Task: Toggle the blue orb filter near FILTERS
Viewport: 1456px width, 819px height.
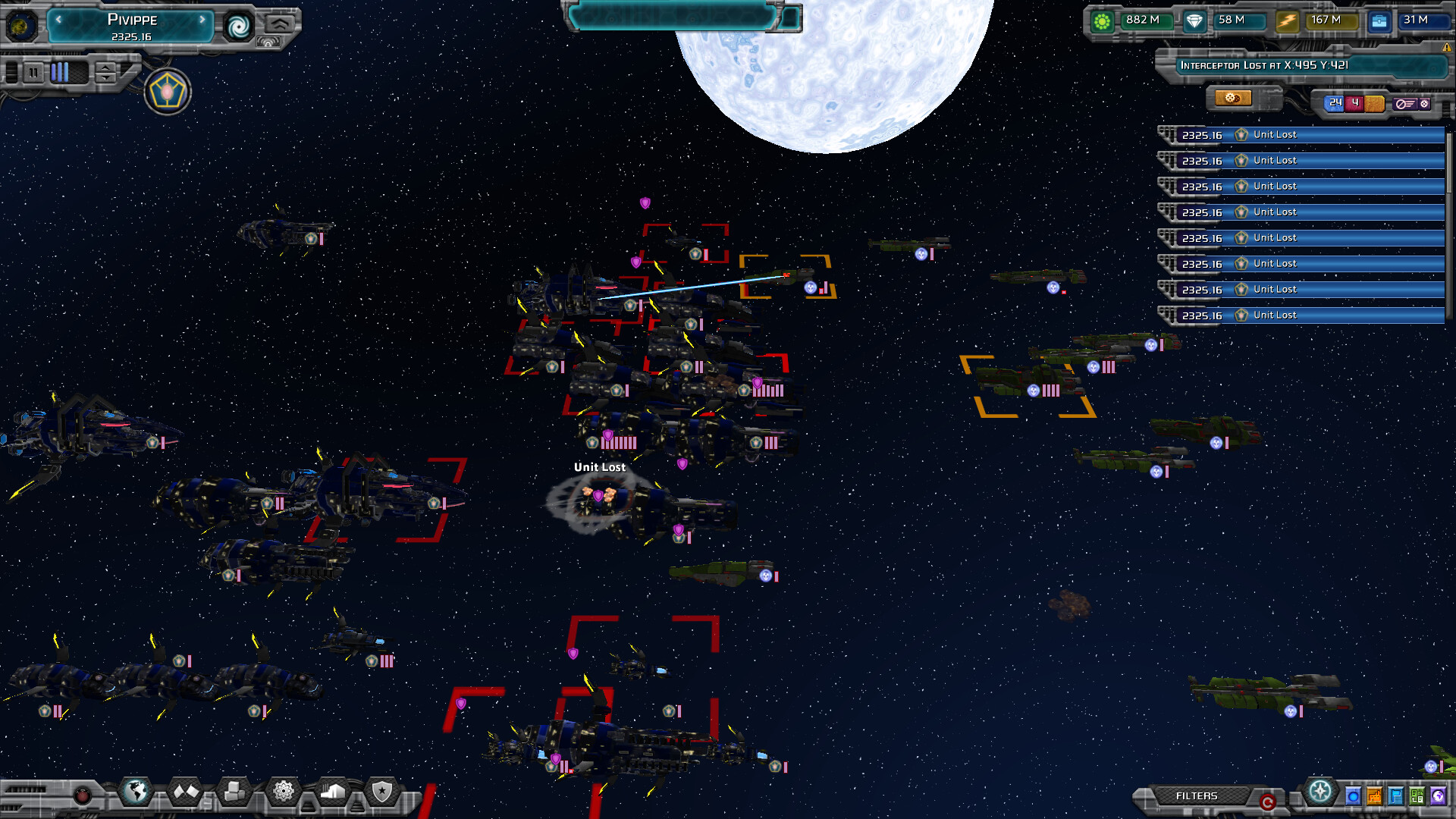Action: tap(1354, 796)
